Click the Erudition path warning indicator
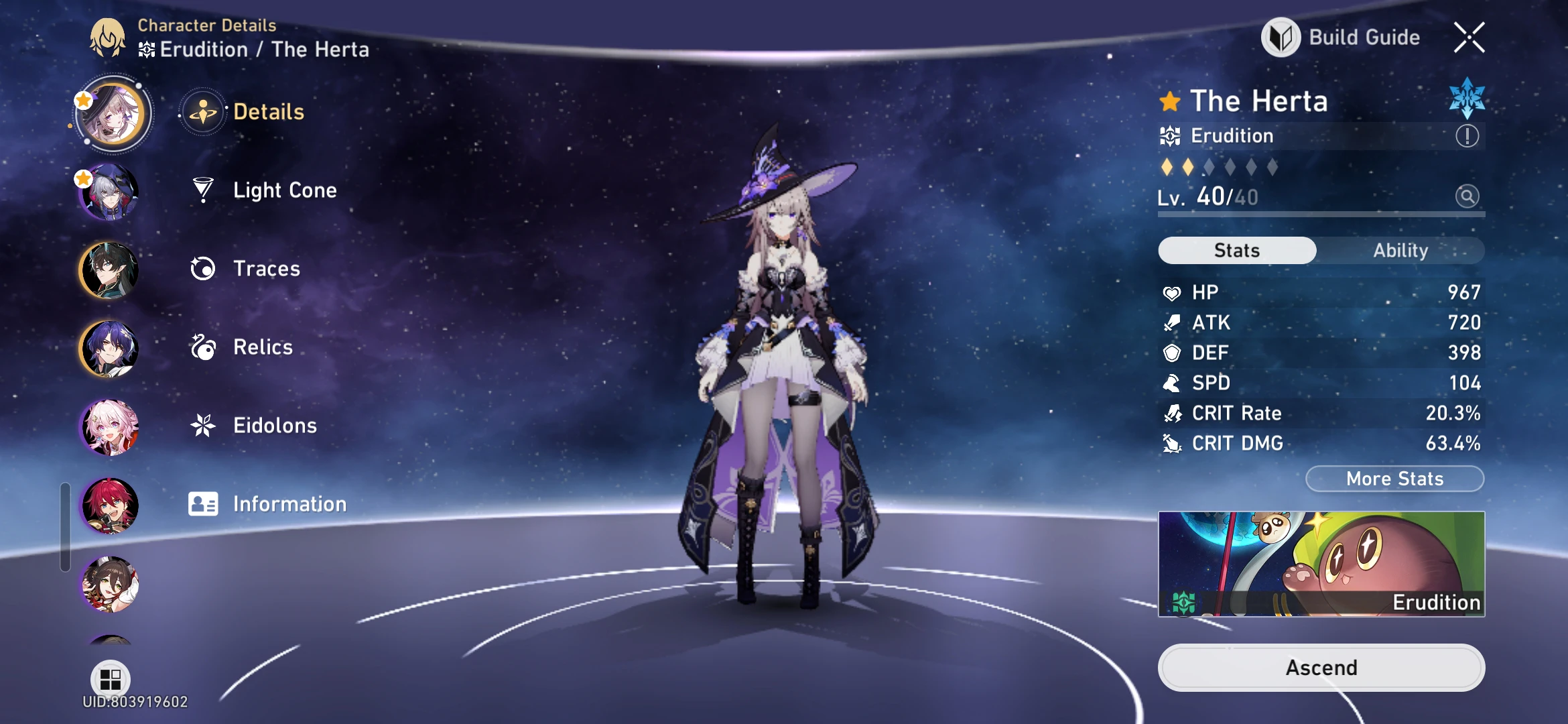The height and width of the screenshot is (724, 1568). click(x=1467, y=135)
